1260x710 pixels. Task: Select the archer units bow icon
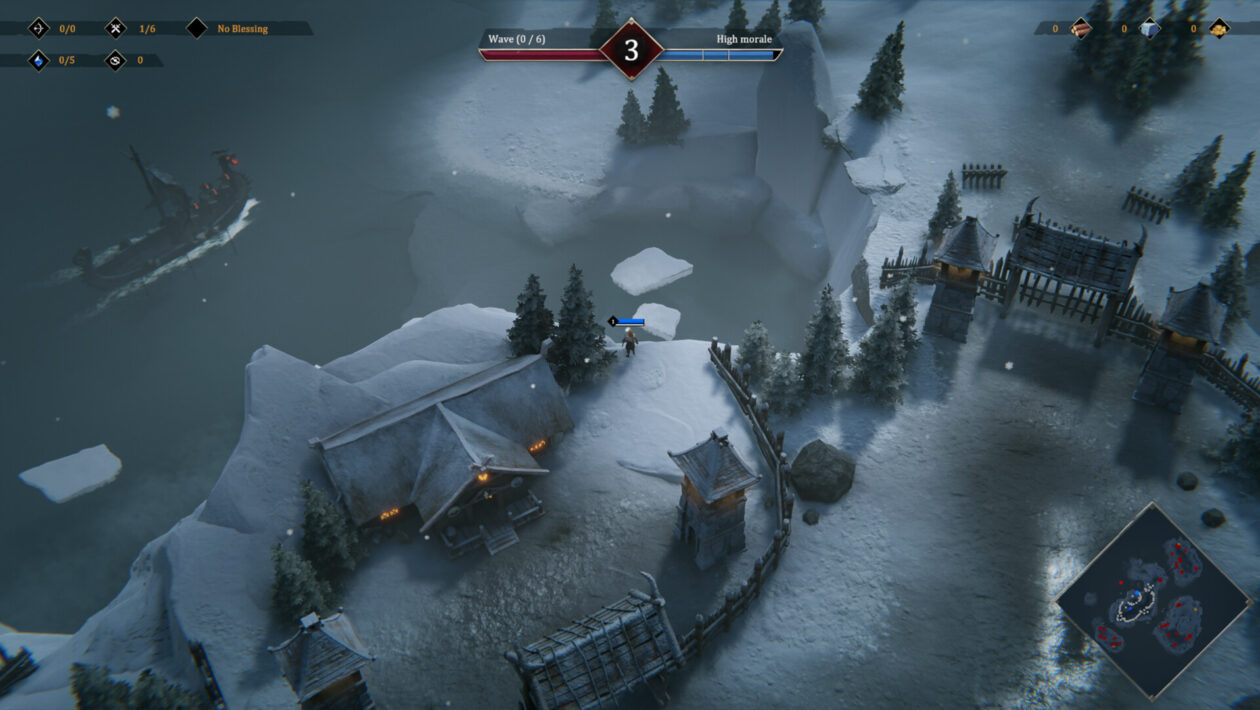click(x=39, y=28)
